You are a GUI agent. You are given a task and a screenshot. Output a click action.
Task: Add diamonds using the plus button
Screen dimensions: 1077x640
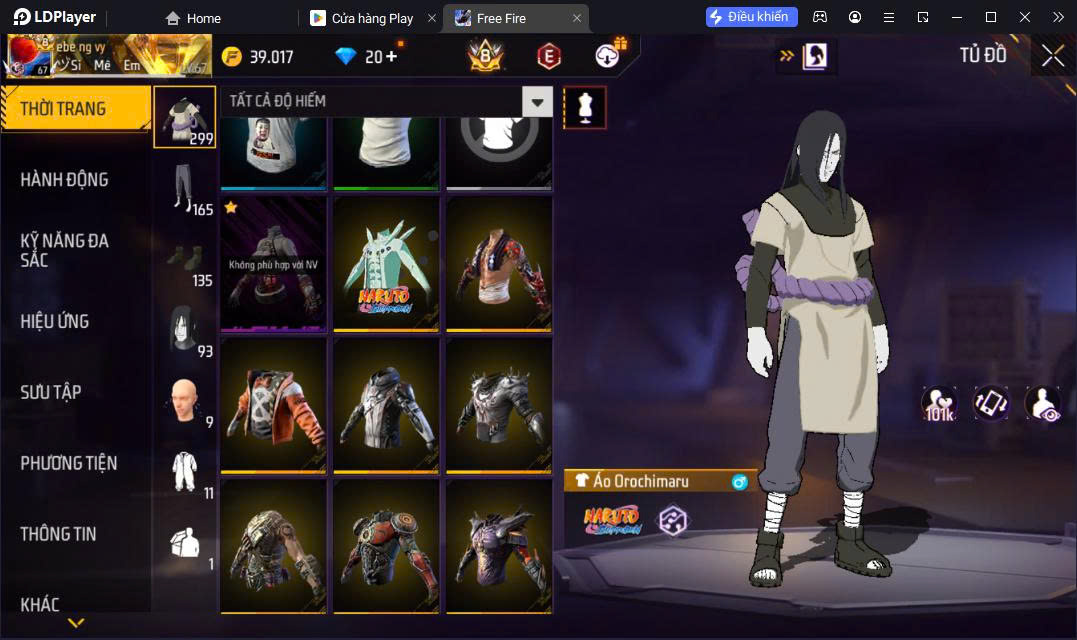[390, 56]
